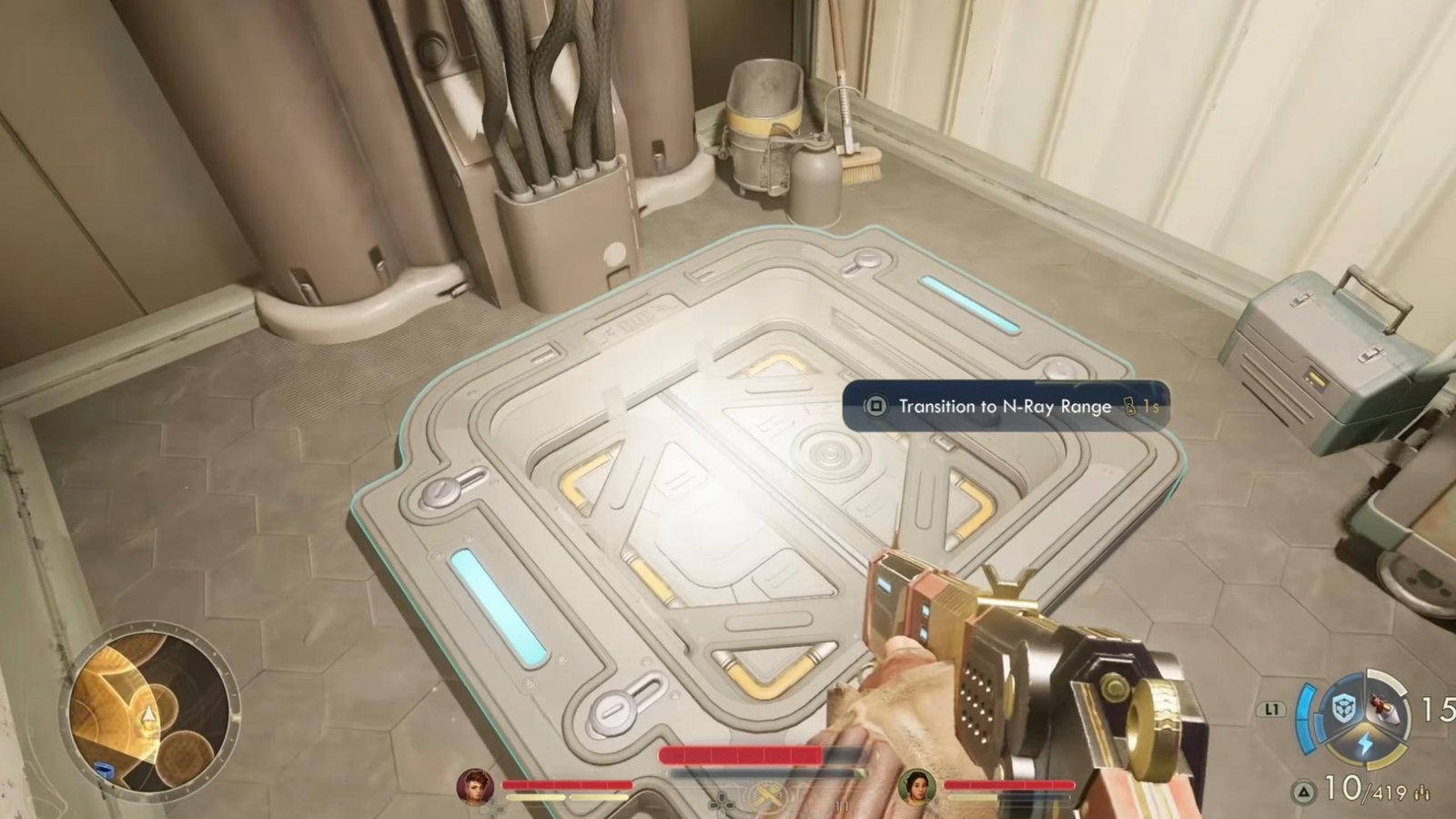Click the gadget count number 15

pos(1441,708)
